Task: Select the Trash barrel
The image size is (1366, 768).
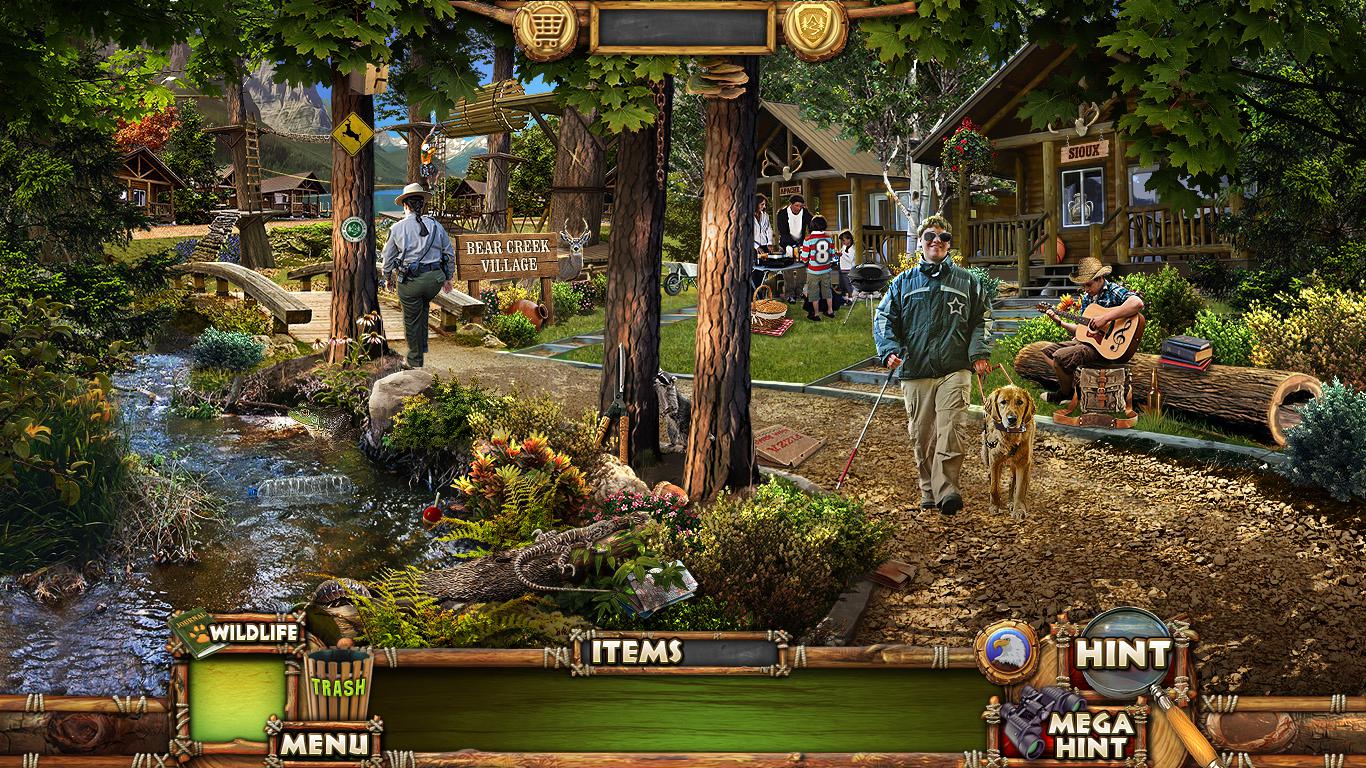Action: click(337, 684)
